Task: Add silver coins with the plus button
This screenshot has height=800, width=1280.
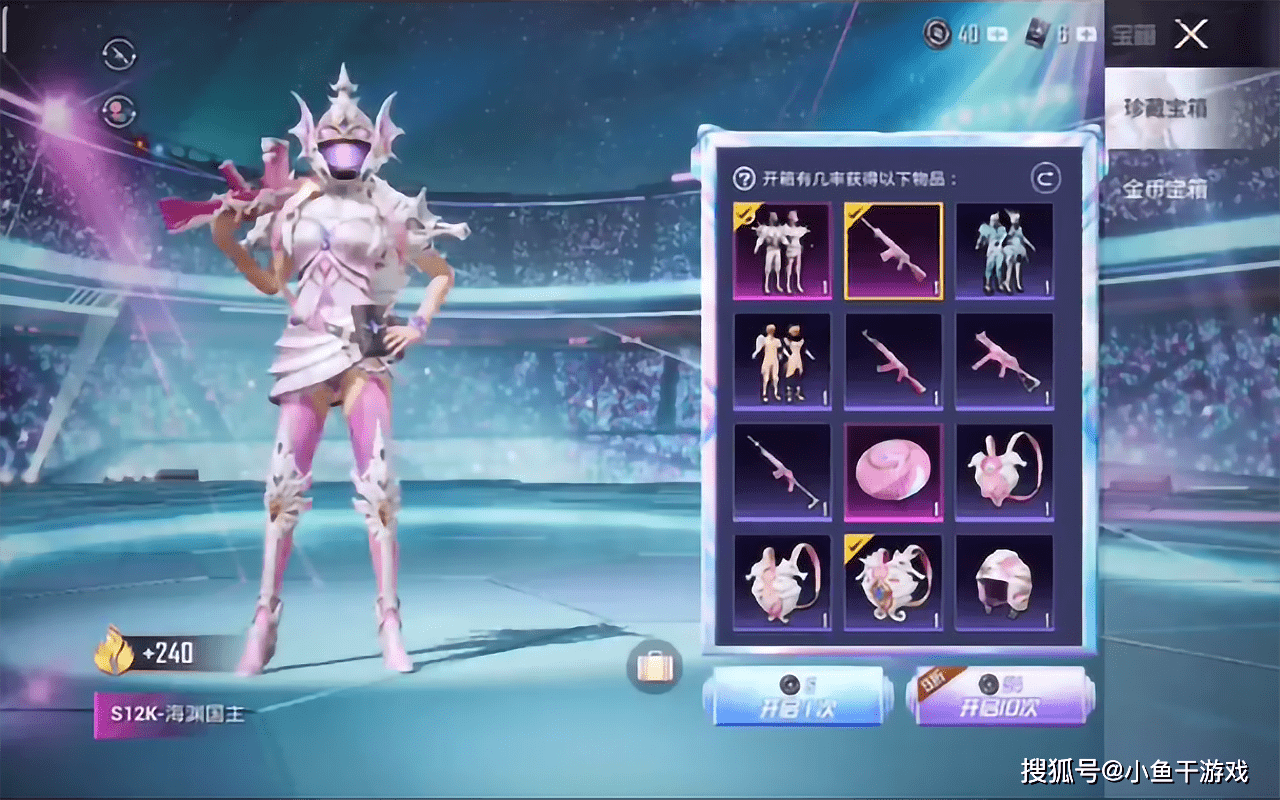Action: pos(997,35)
